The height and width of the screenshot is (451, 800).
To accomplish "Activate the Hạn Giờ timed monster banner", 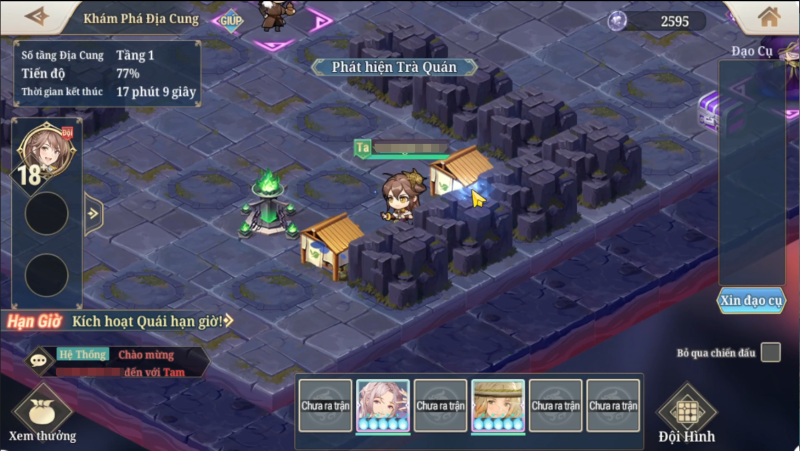I will (x=118, y=321).
